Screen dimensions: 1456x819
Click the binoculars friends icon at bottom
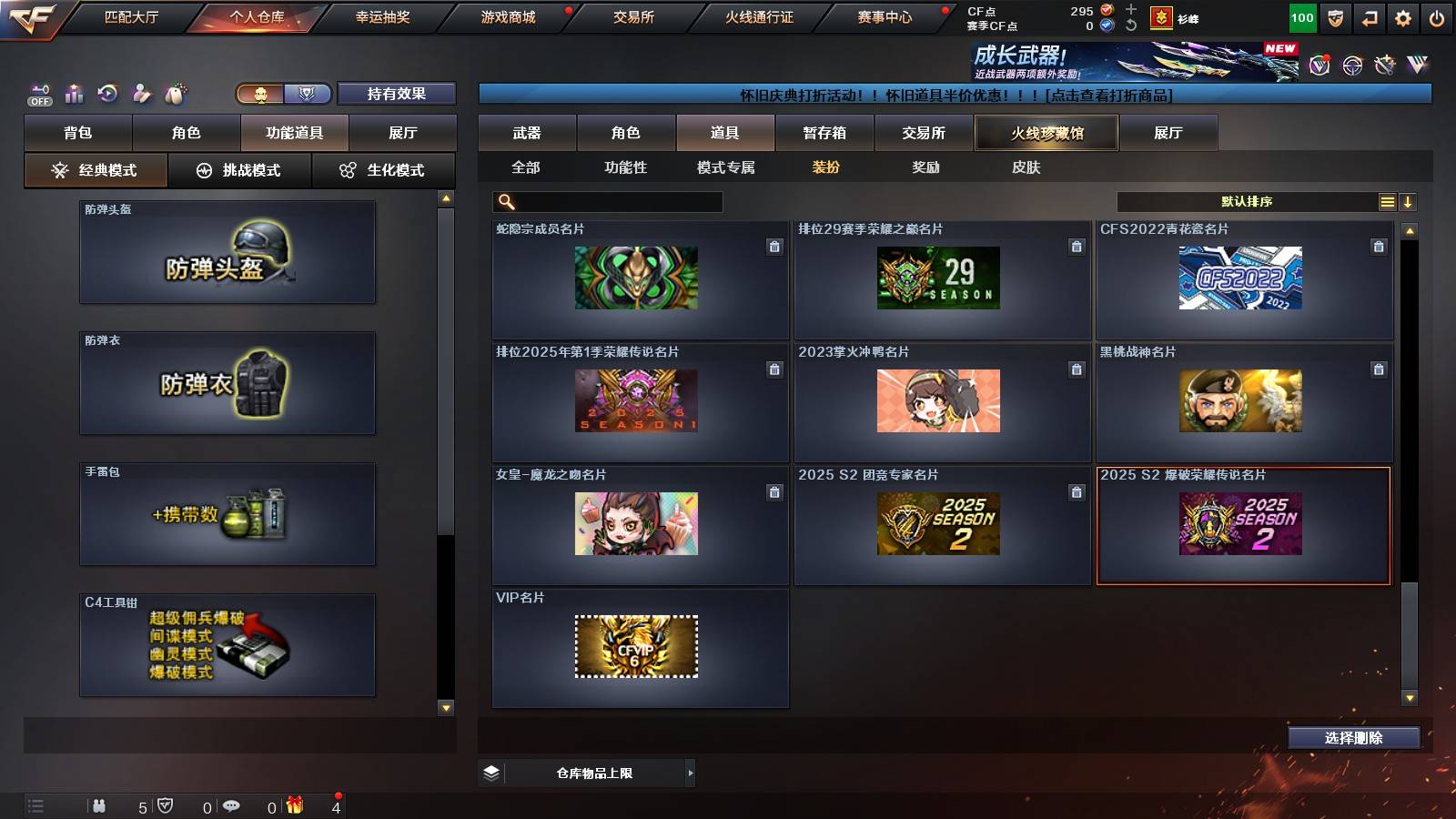pyautogui.click(x=98, y=805)
